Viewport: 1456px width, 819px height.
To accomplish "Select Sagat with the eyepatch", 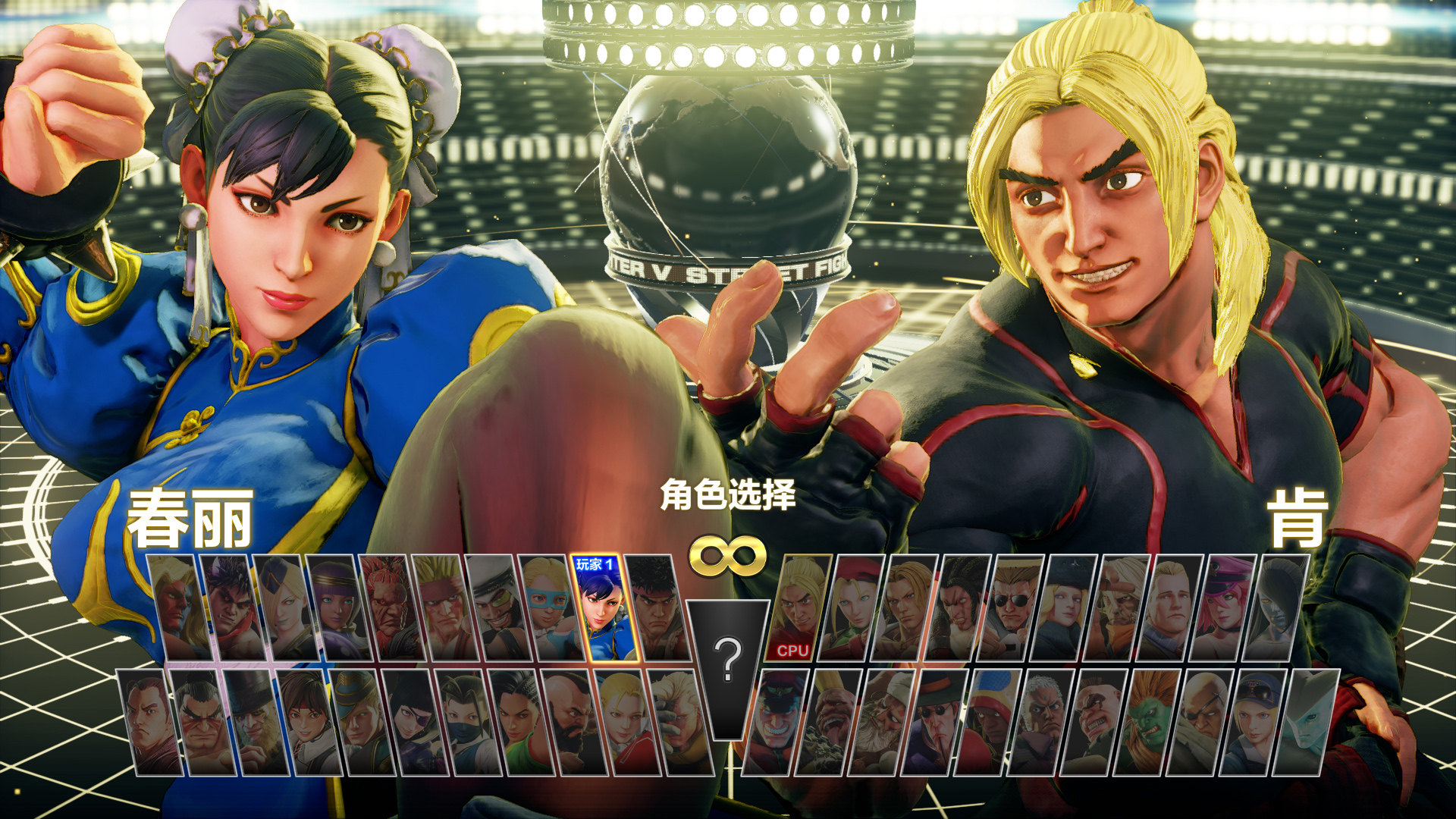I will point(1202,723).
